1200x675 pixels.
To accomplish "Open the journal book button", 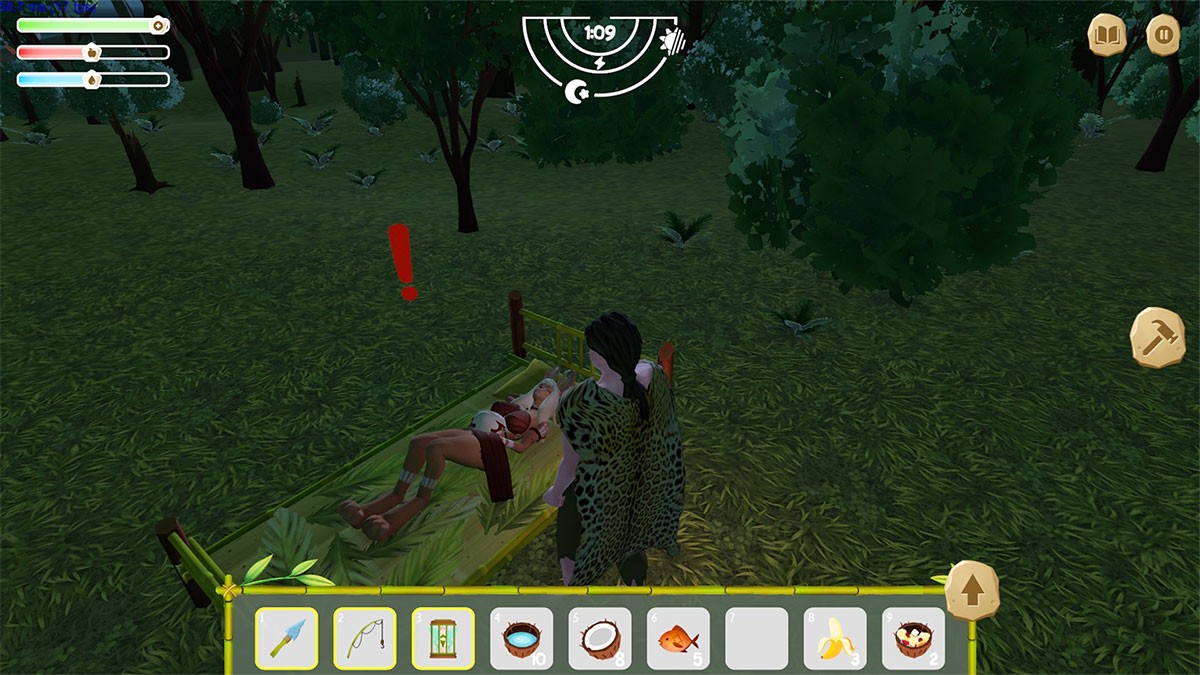I will point(1108,36).
